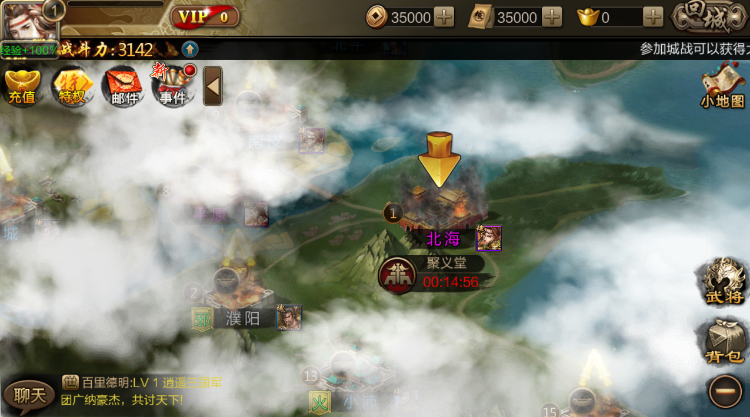
Task: Add gold ingots with the plus button
Action: [653, 17]
